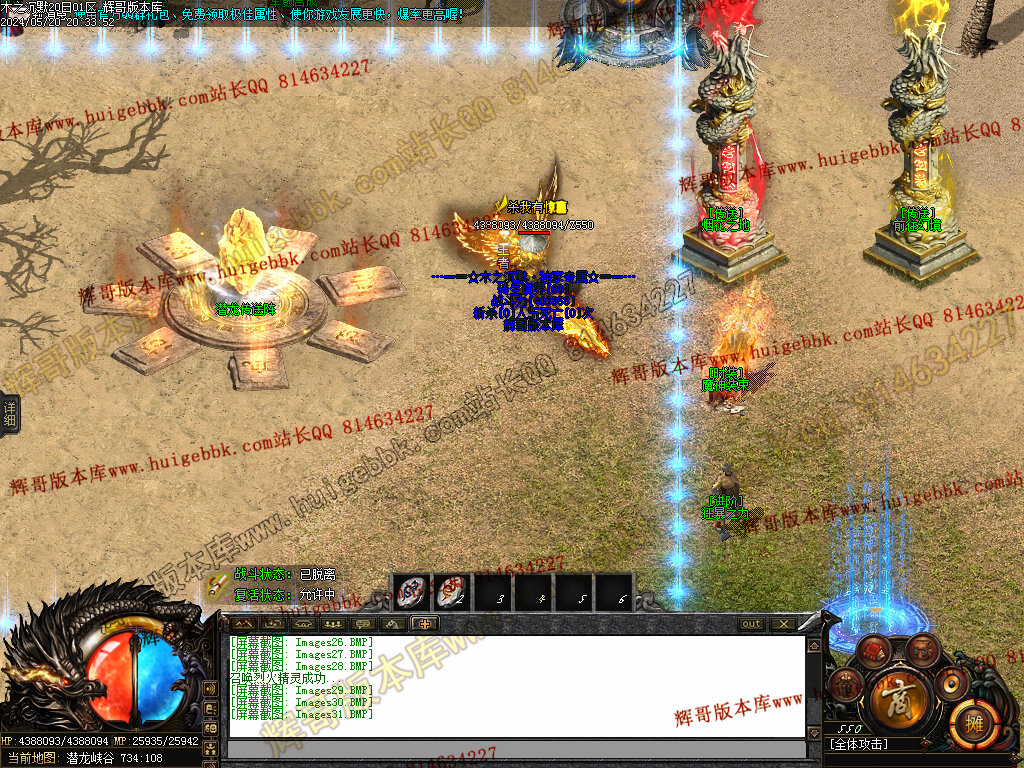Click the sound wave chat side button
This screenshot has width=1024, height=768.
point(210,689)
